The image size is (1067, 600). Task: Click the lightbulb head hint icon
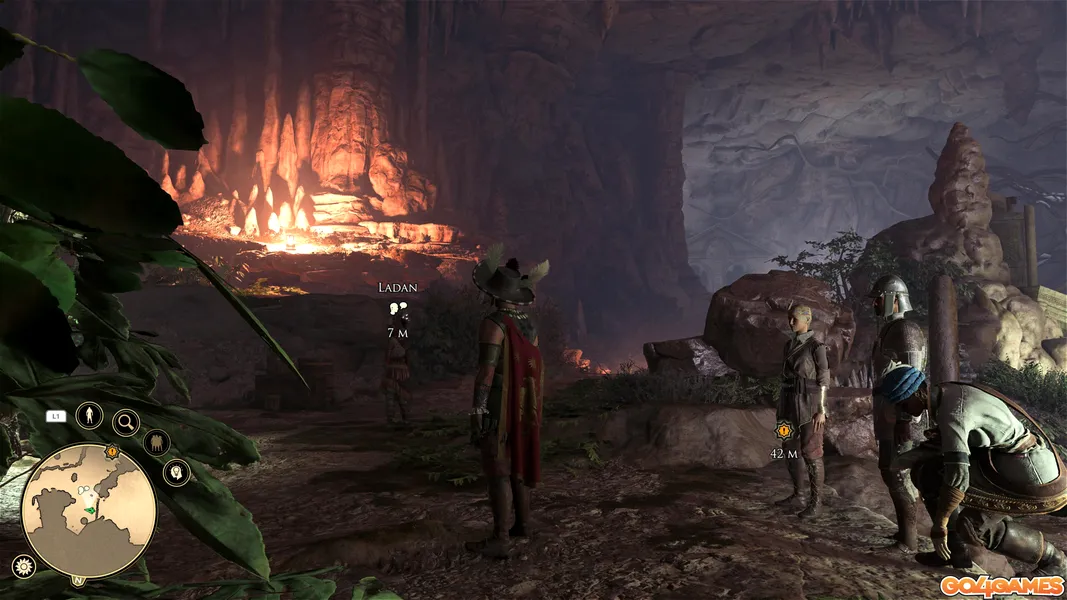(177, 472)
